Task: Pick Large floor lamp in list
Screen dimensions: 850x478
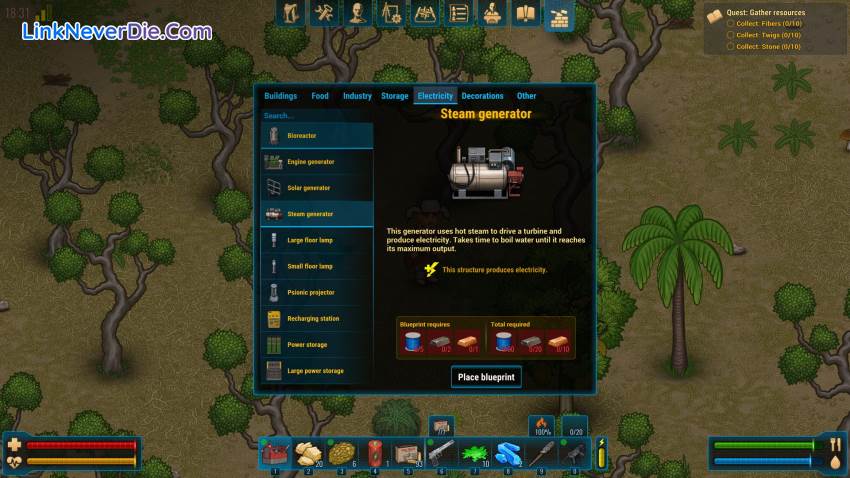Action: click(317, 240)
